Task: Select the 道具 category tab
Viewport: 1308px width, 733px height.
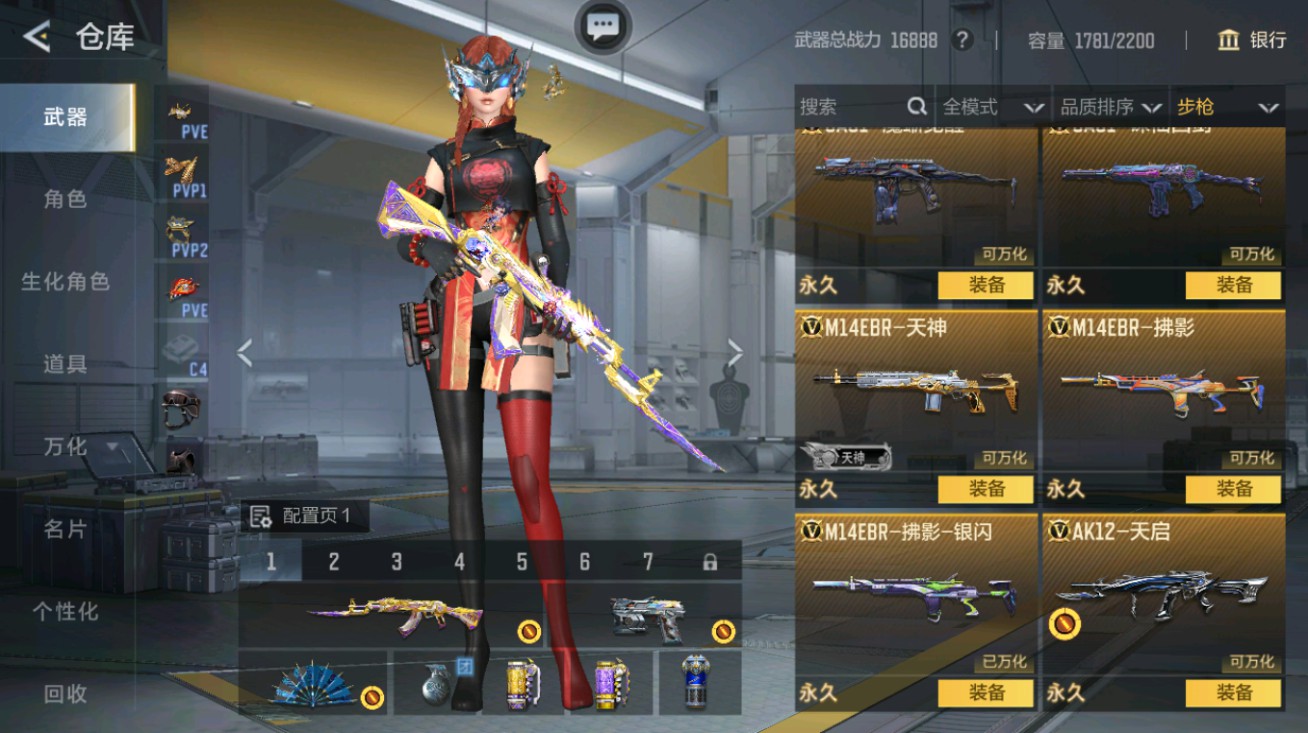Action: tap(66, 364)
